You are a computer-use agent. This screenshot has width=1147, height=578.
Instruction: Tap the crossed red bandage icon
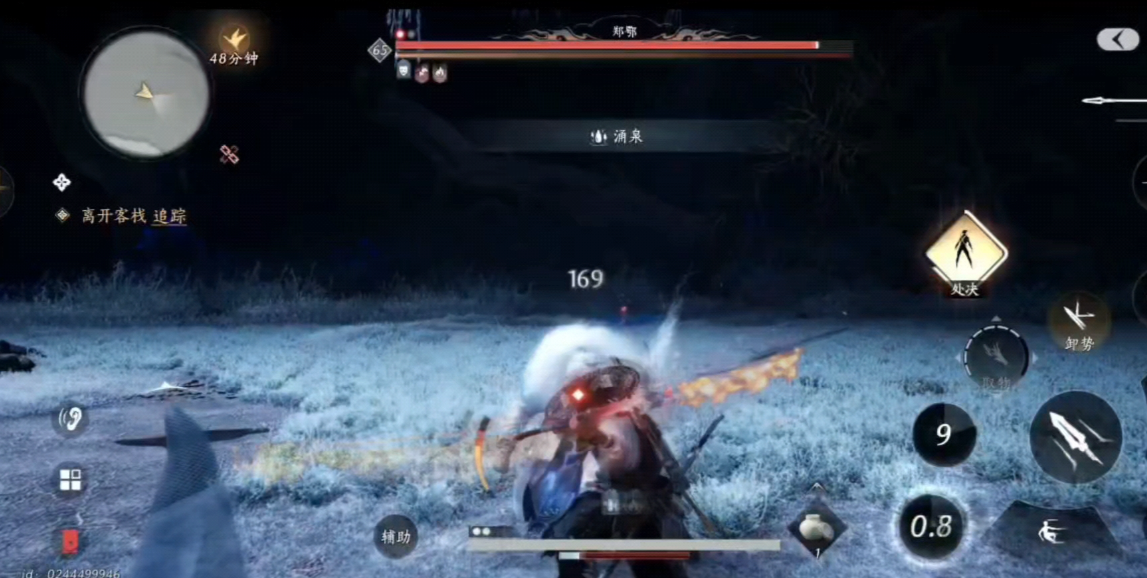(229, 154)
